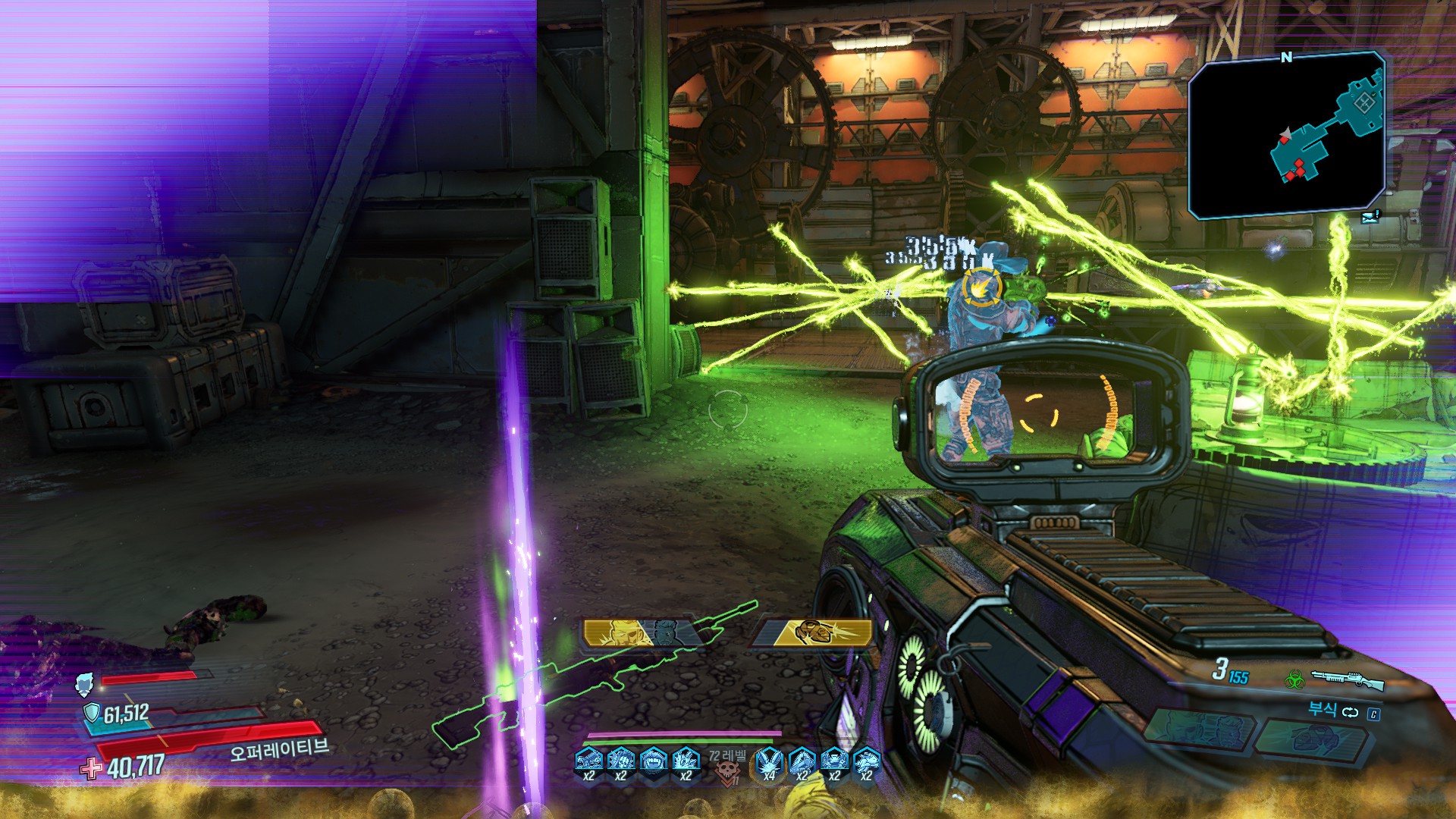Click the blue shield icon
Screen dimensions: 1456x819
point(92,713)
